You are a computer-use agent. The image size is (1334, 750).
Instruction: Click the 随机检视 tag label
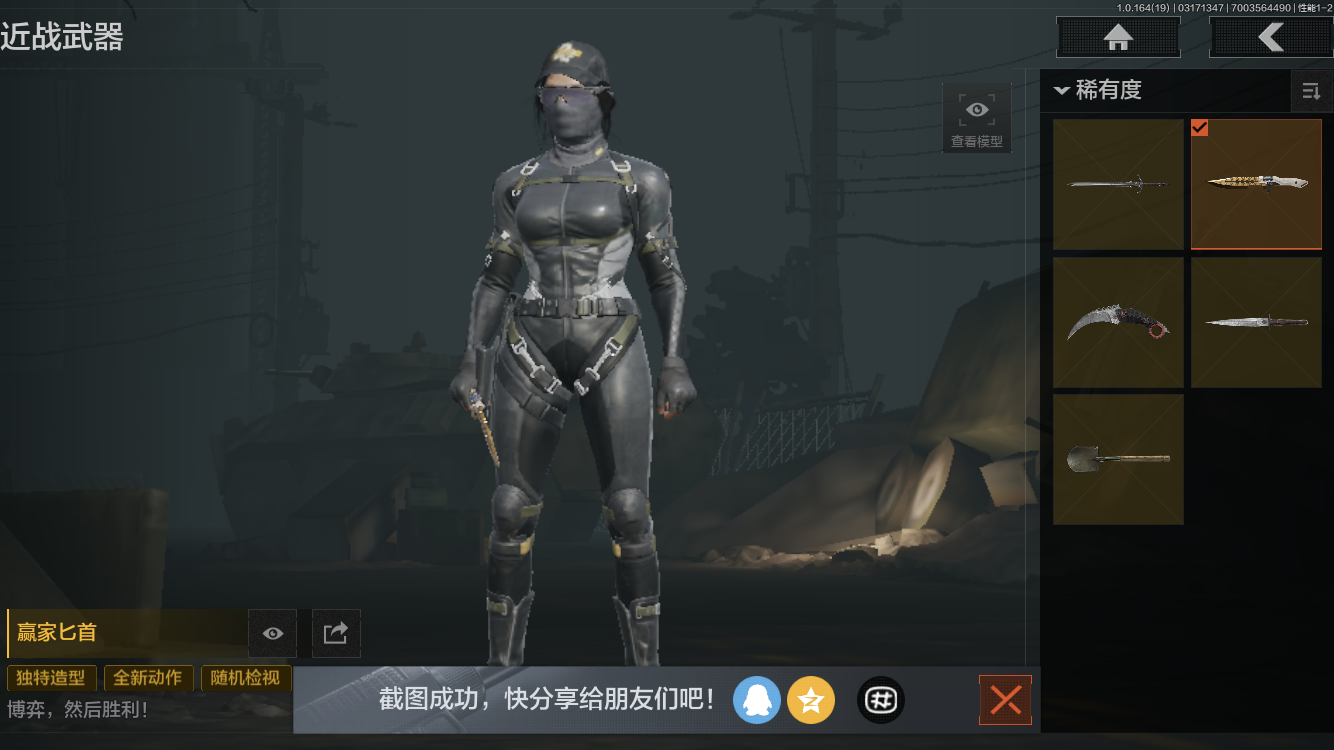(x=246, y=678)
